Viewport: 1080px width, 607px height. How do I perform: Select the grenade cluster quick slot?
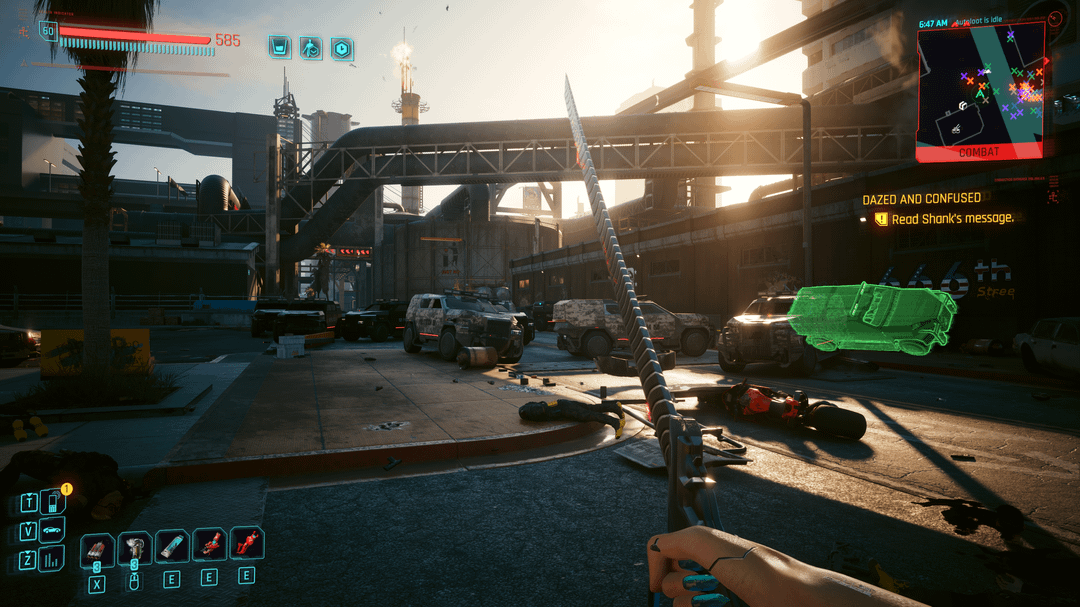(97, 548)
